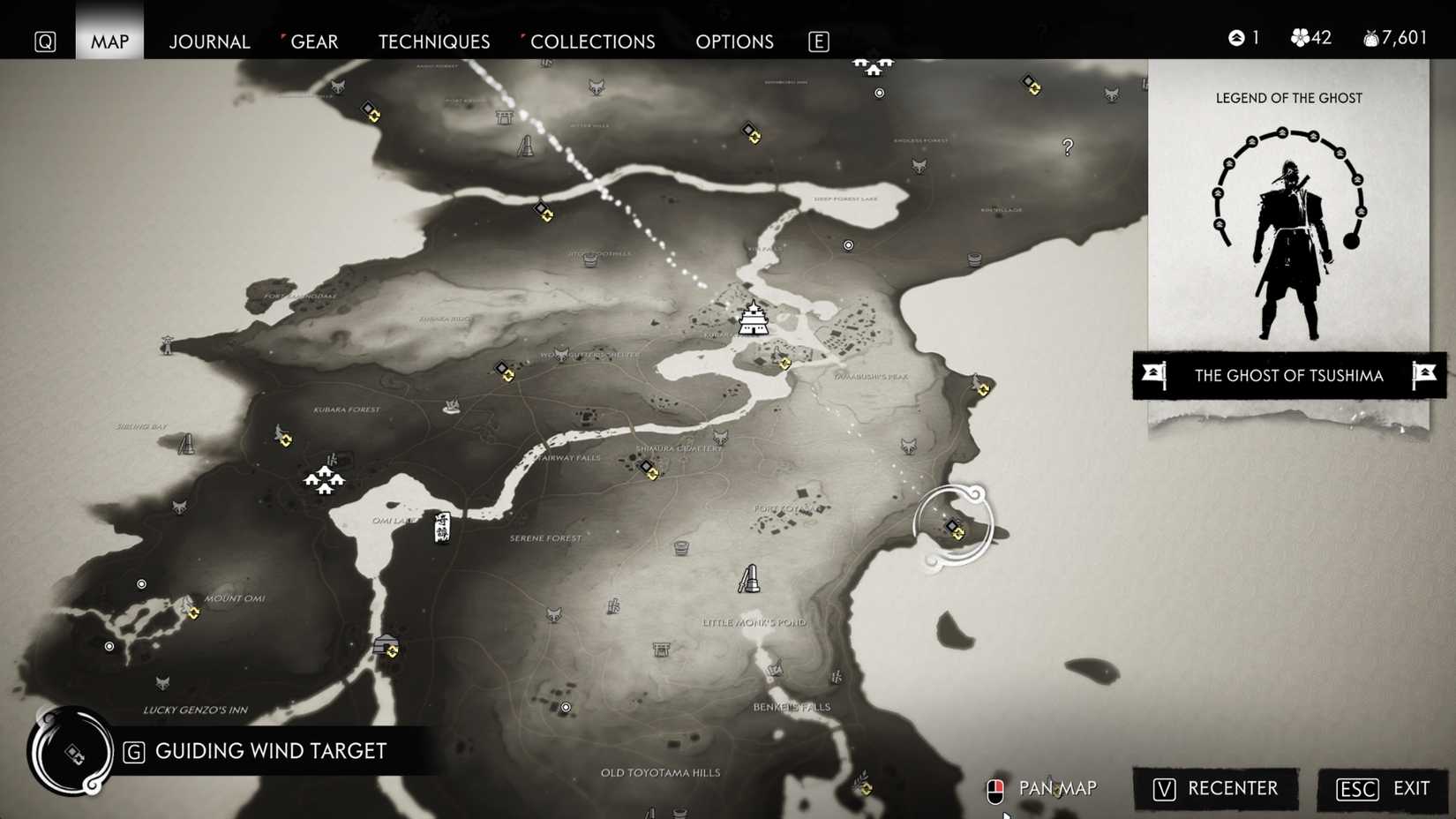Click the inn building icon near Lucky Genzo's Inn

click(x=386, y=643)
